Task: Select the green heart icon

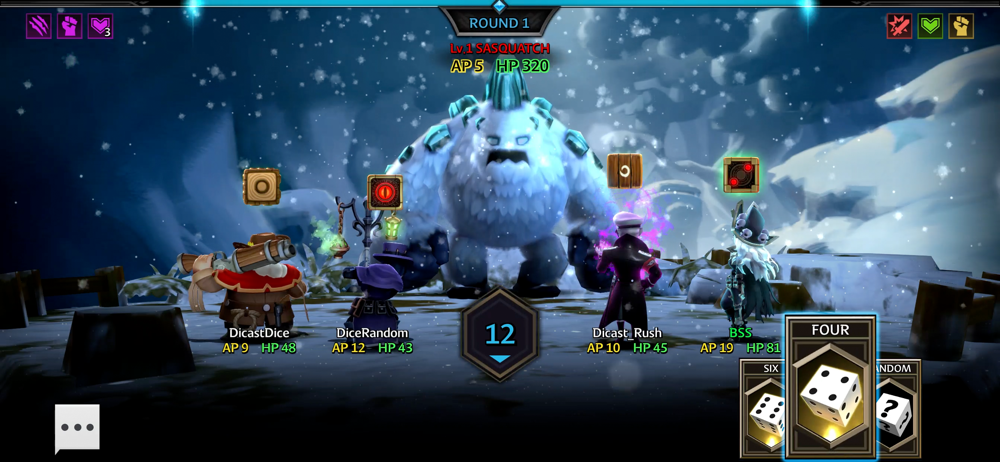Action: tap(931, 26)
